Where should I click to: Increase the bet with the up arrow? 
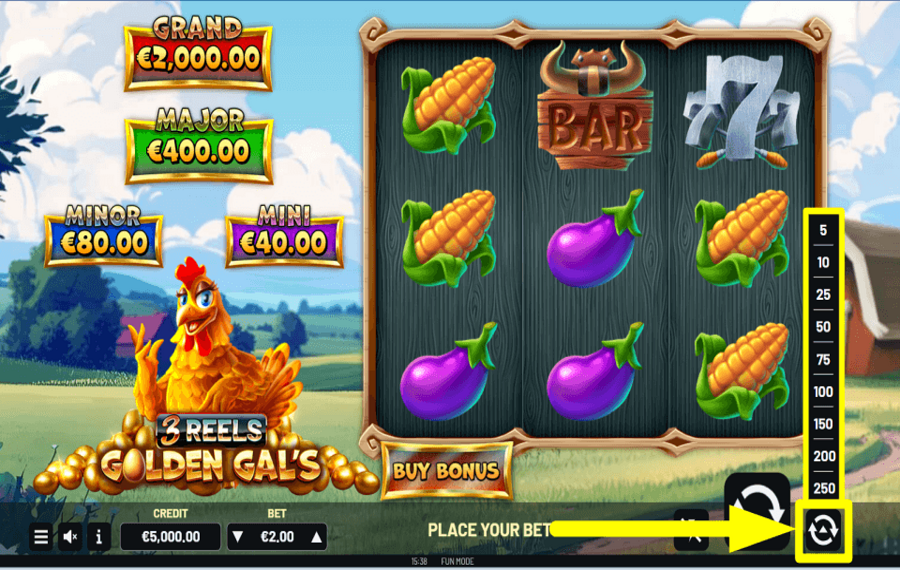click(316, 537)
